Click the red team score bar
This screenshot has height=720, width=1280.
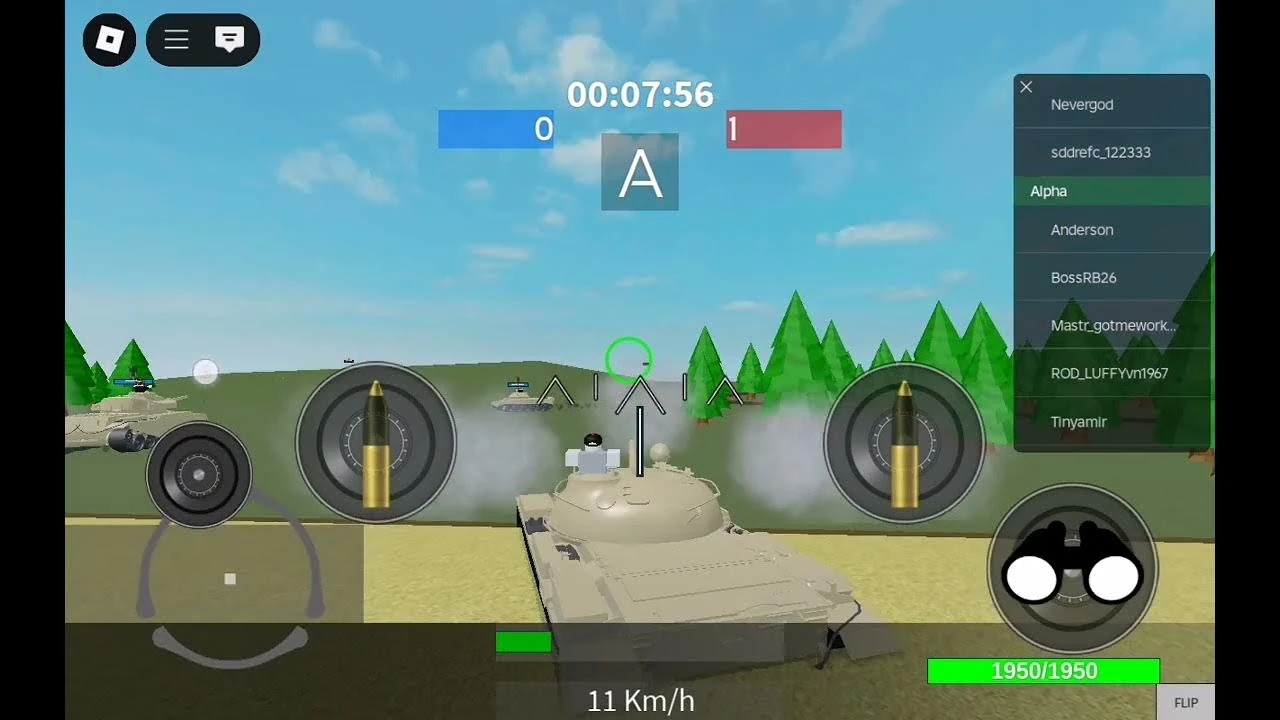[x=783, y=128]
